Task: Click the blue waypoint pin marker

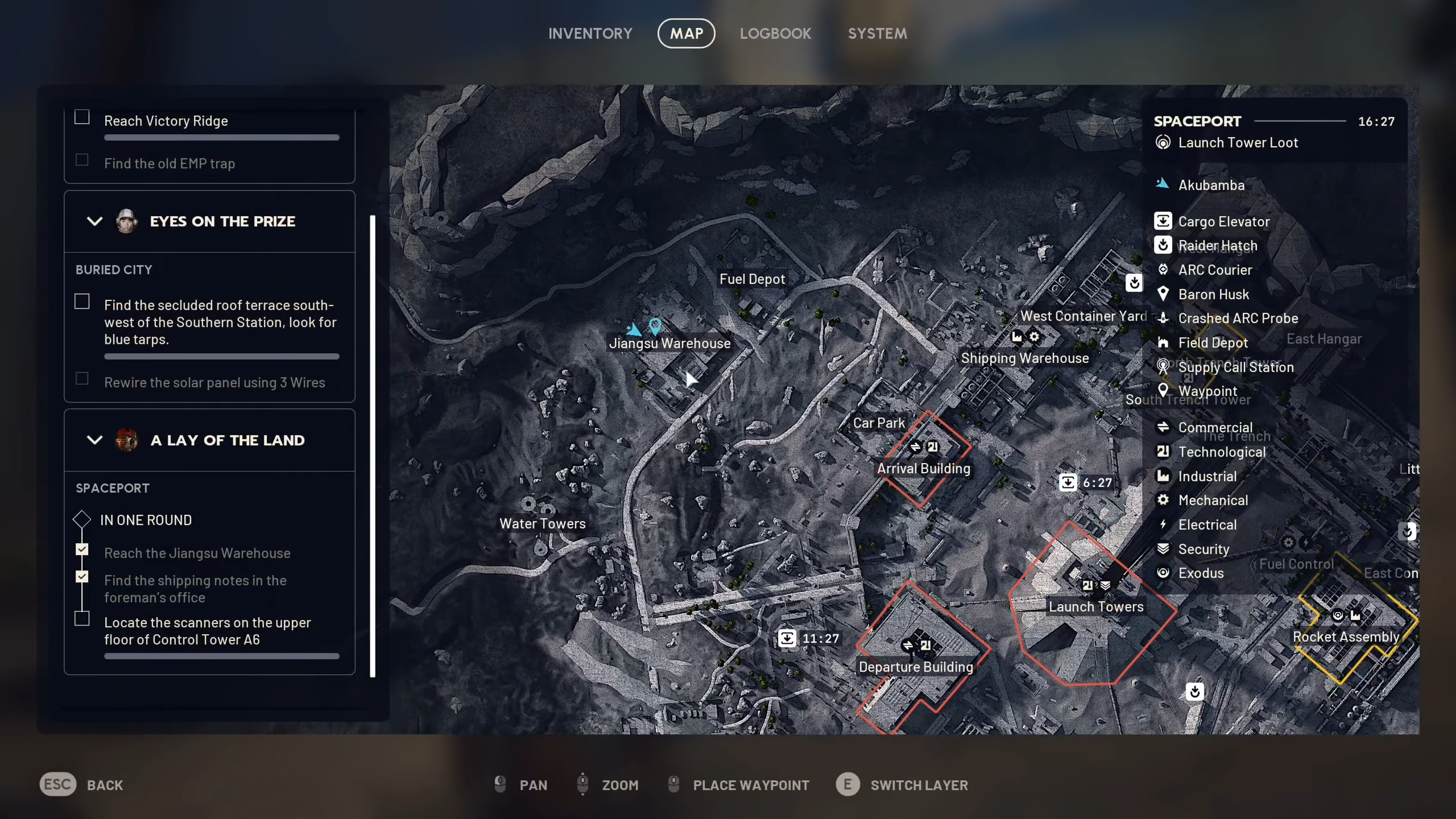Action: (x=655, y=326)
